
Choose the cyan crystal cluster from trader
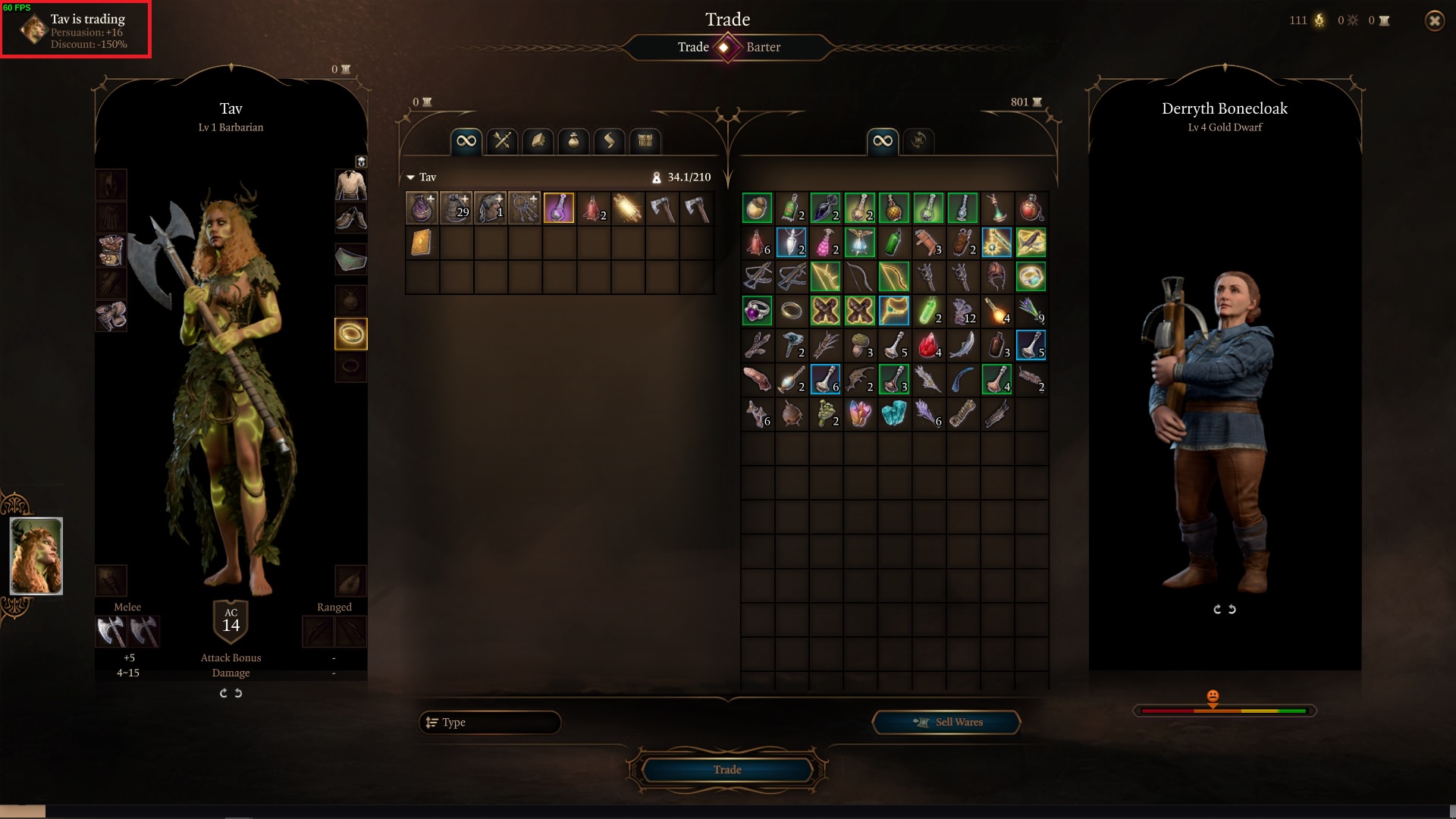point(894,414)
